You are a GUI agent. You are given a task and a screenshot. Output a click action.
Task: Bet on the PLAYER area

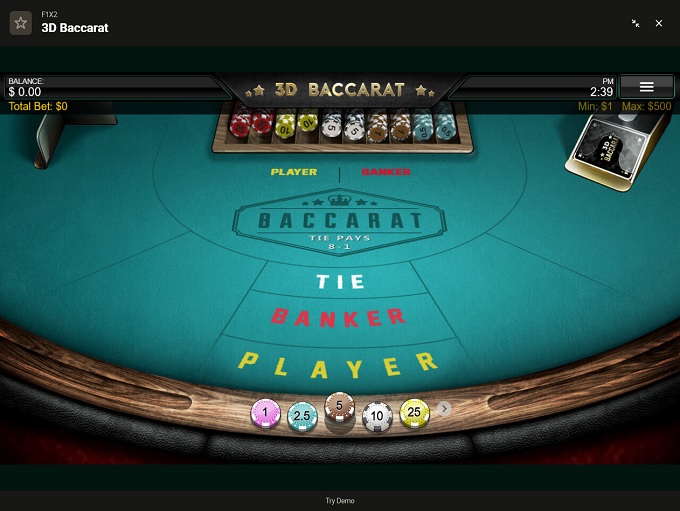point(339,362)
